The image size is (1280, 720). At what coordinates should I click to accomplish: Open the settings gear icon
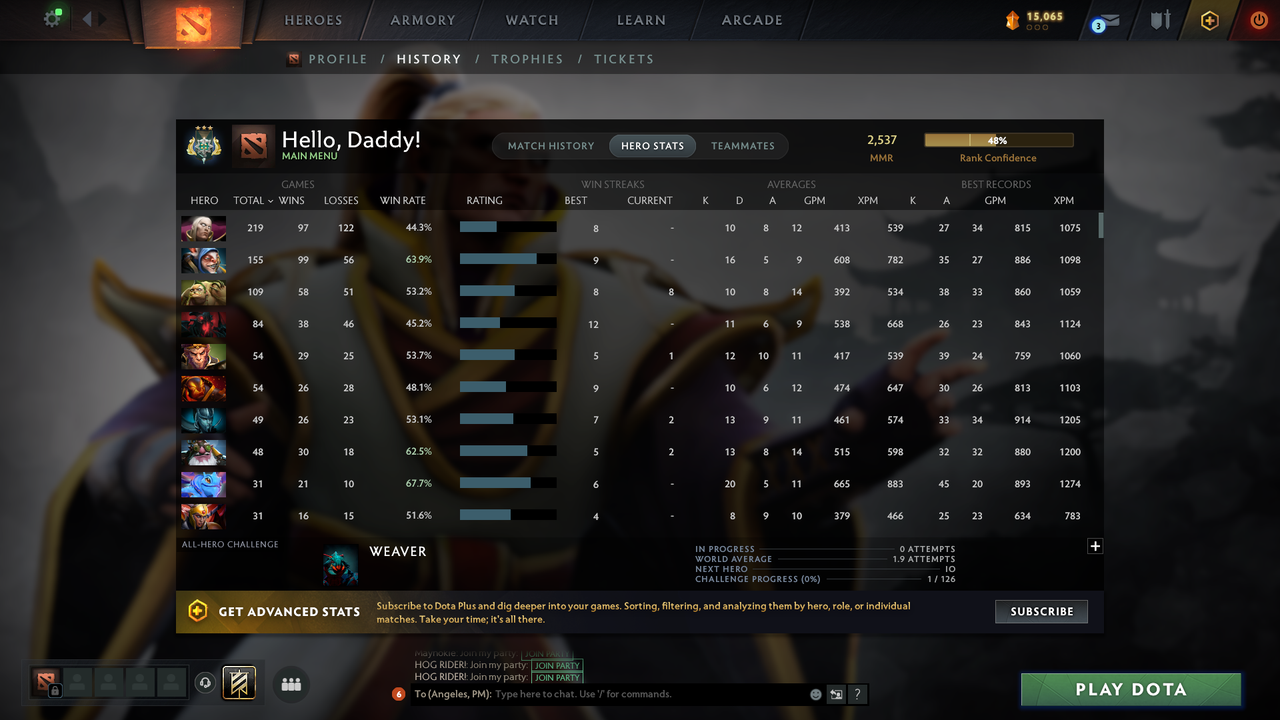click(54, 17)
